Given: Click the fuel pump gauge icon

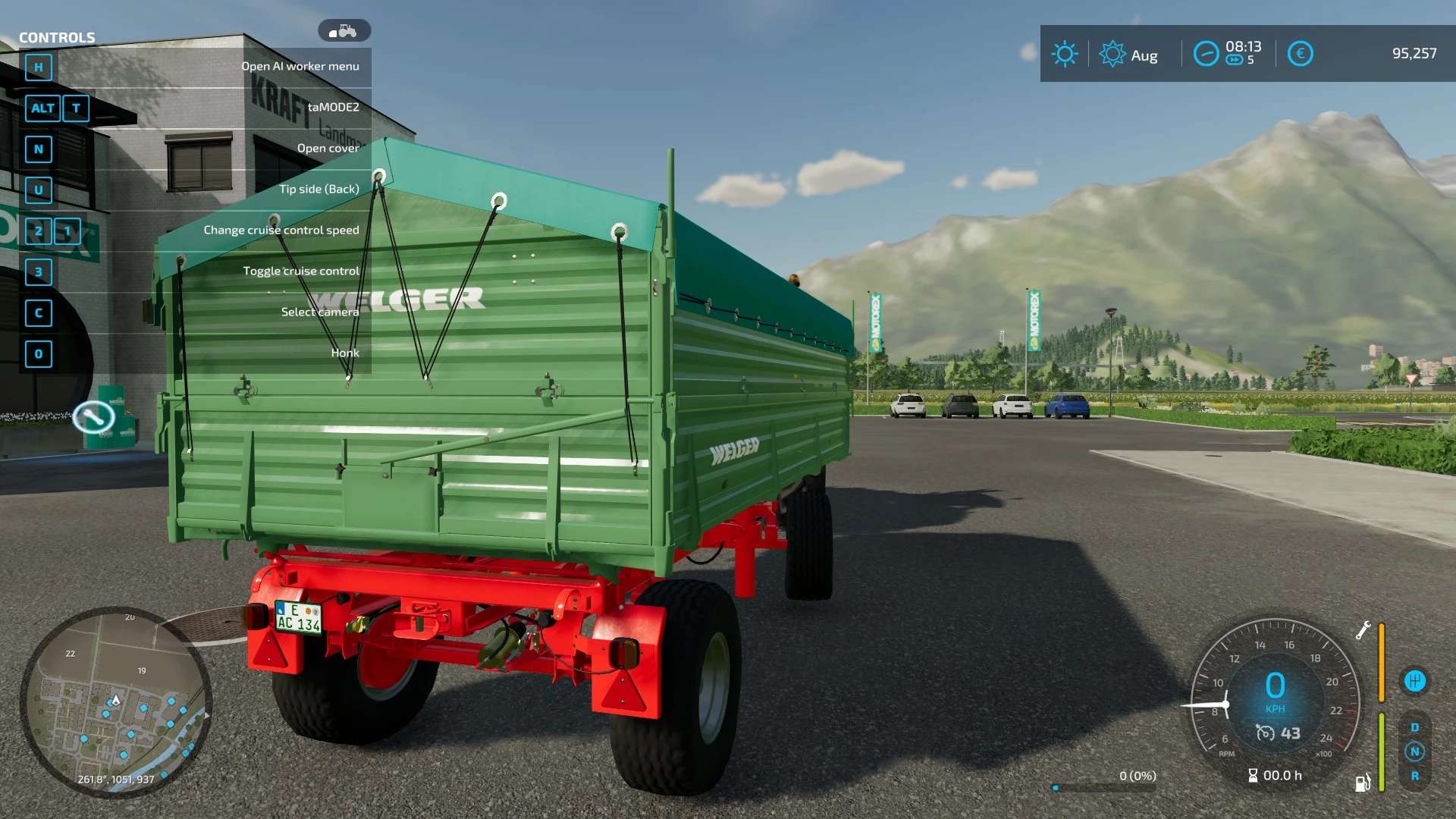Looking at the screenshot, I should [x=1363, y=783].
